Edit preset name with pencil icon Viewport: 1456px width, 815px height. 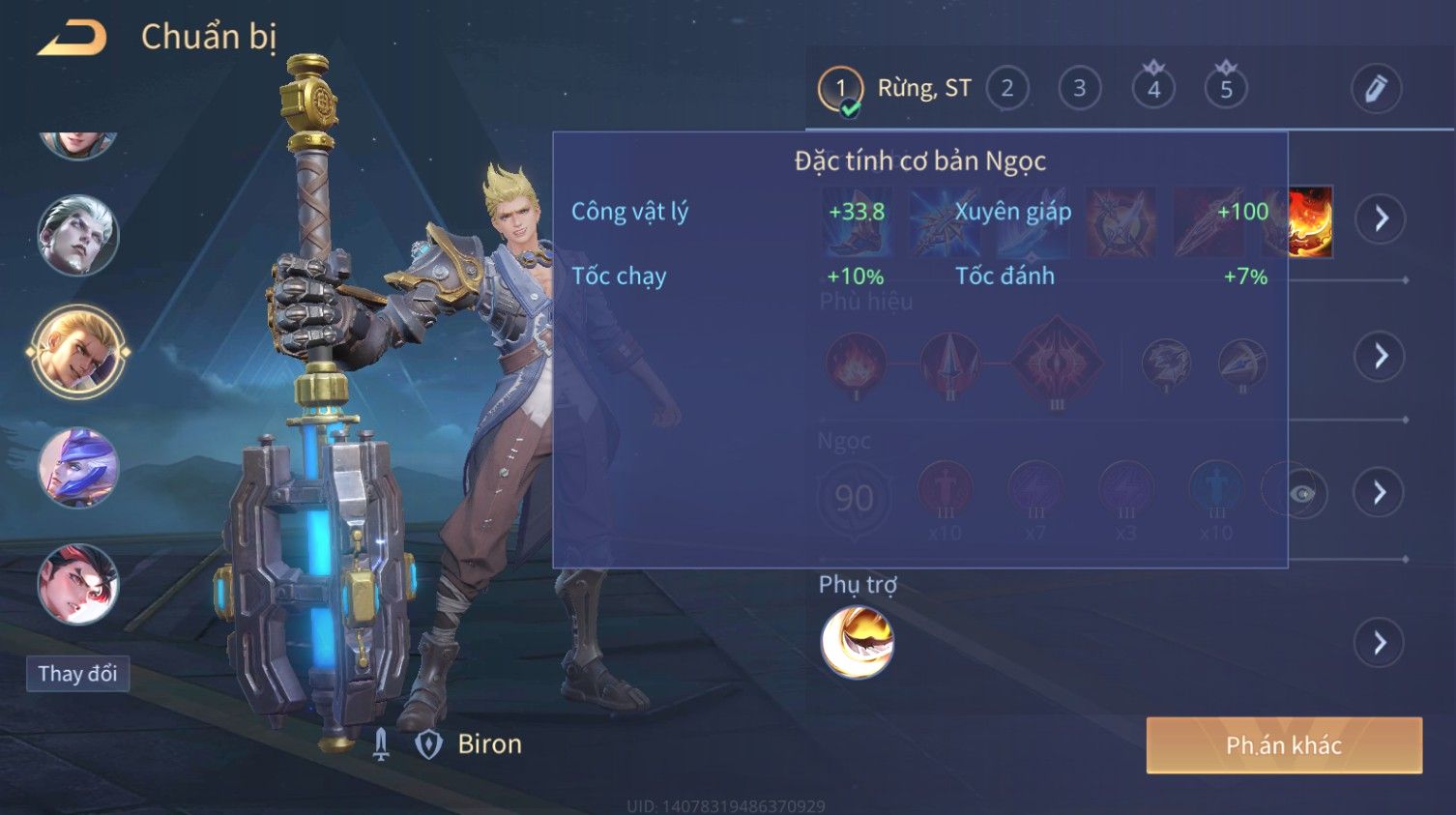pos(1376,89)
